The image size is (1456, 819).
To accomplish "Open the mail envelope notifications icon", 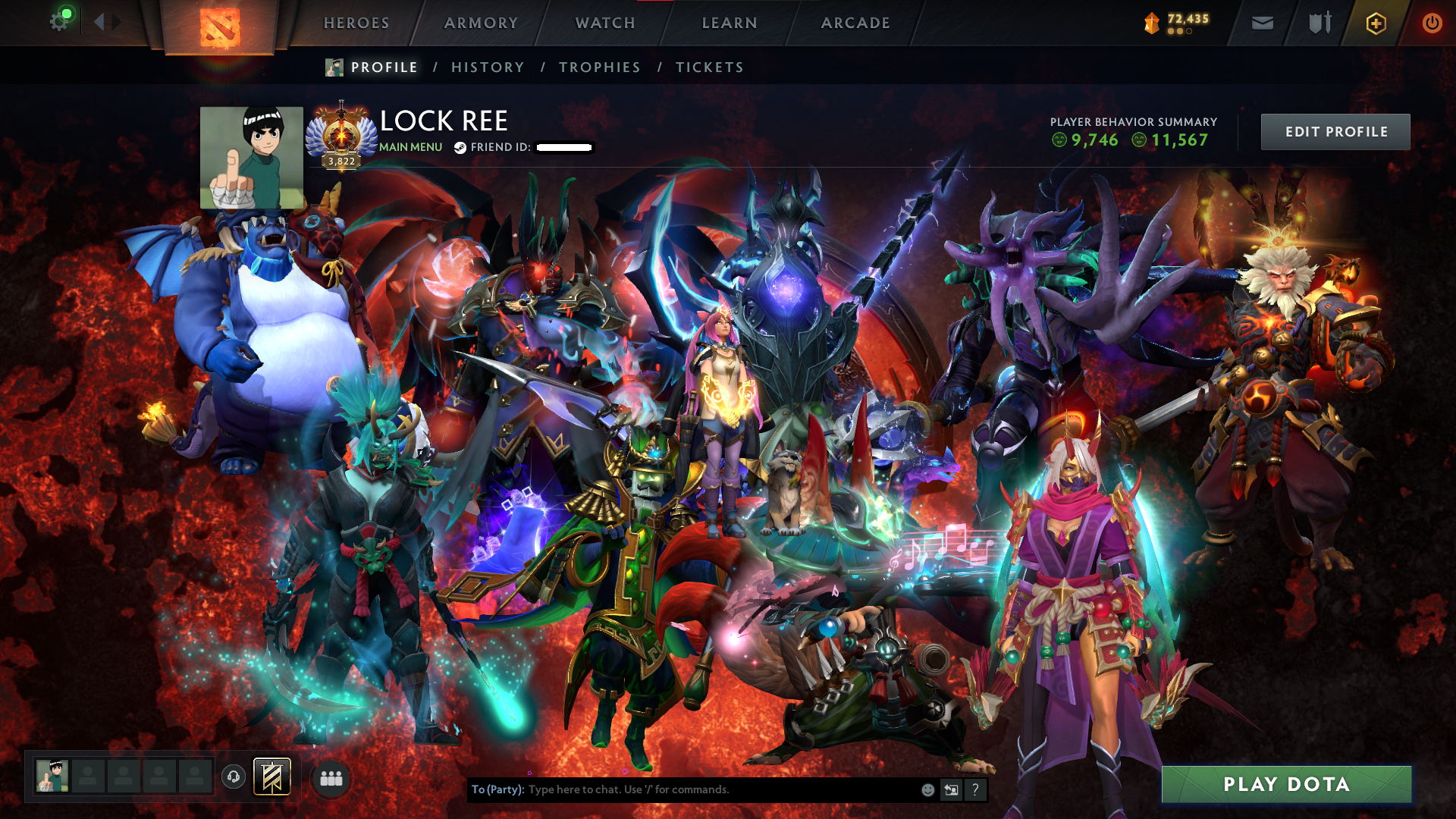I will (1261, 23).
